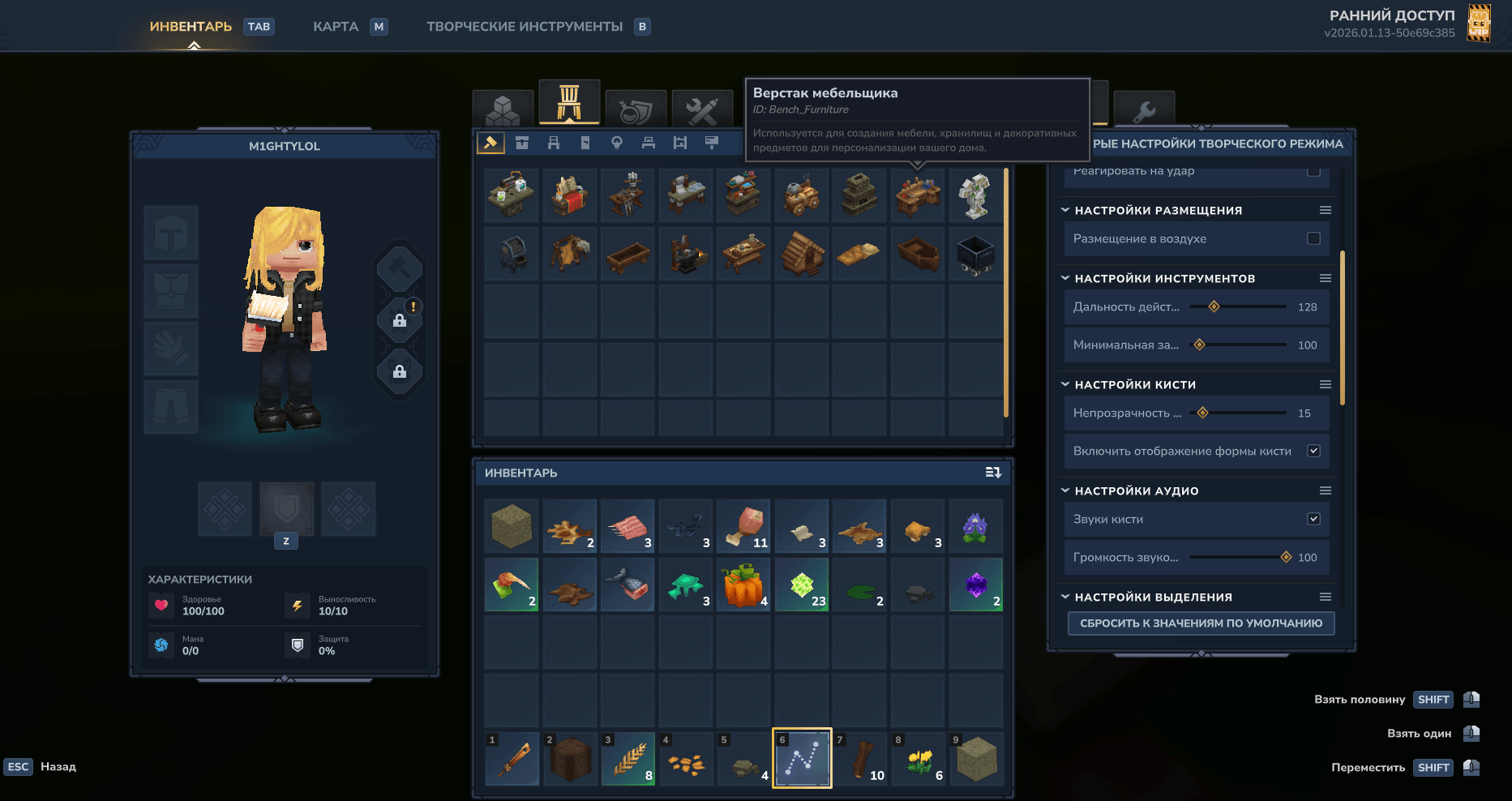Disable 'Включить отображение формы кисти'
This screenshot has width=1512, height=801.
[x=1315, y=451]
